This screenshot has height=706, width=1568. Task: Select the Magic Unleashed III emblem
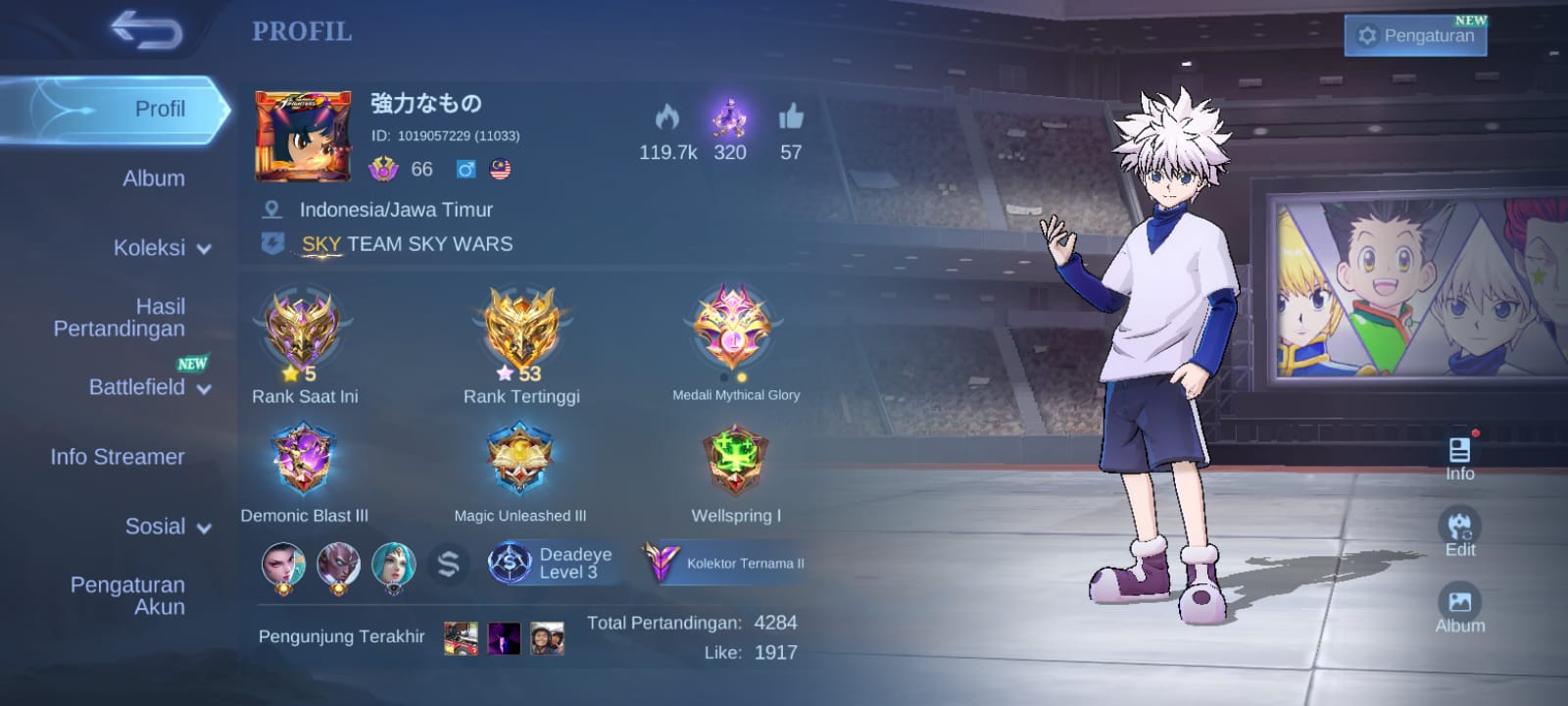click(x=519, y=461)
